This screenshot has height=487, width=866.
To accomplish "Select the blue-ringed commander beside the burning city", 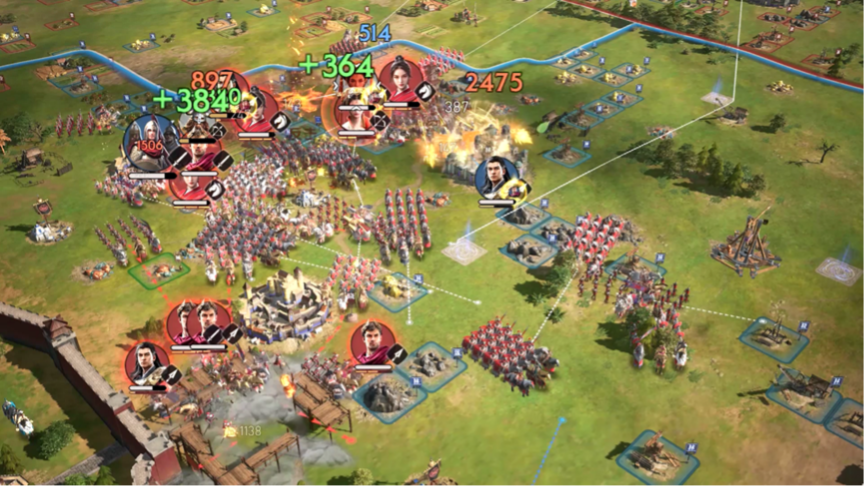I will point(497,177).
